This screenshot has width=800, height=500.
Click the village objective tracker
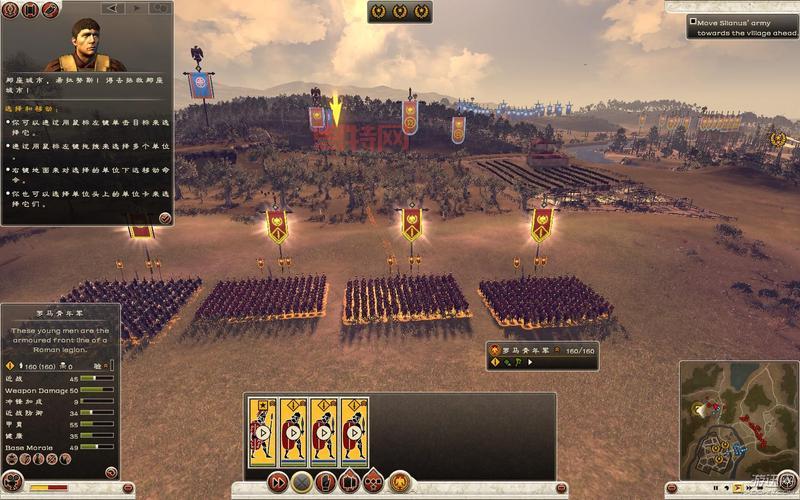point(742,26)
